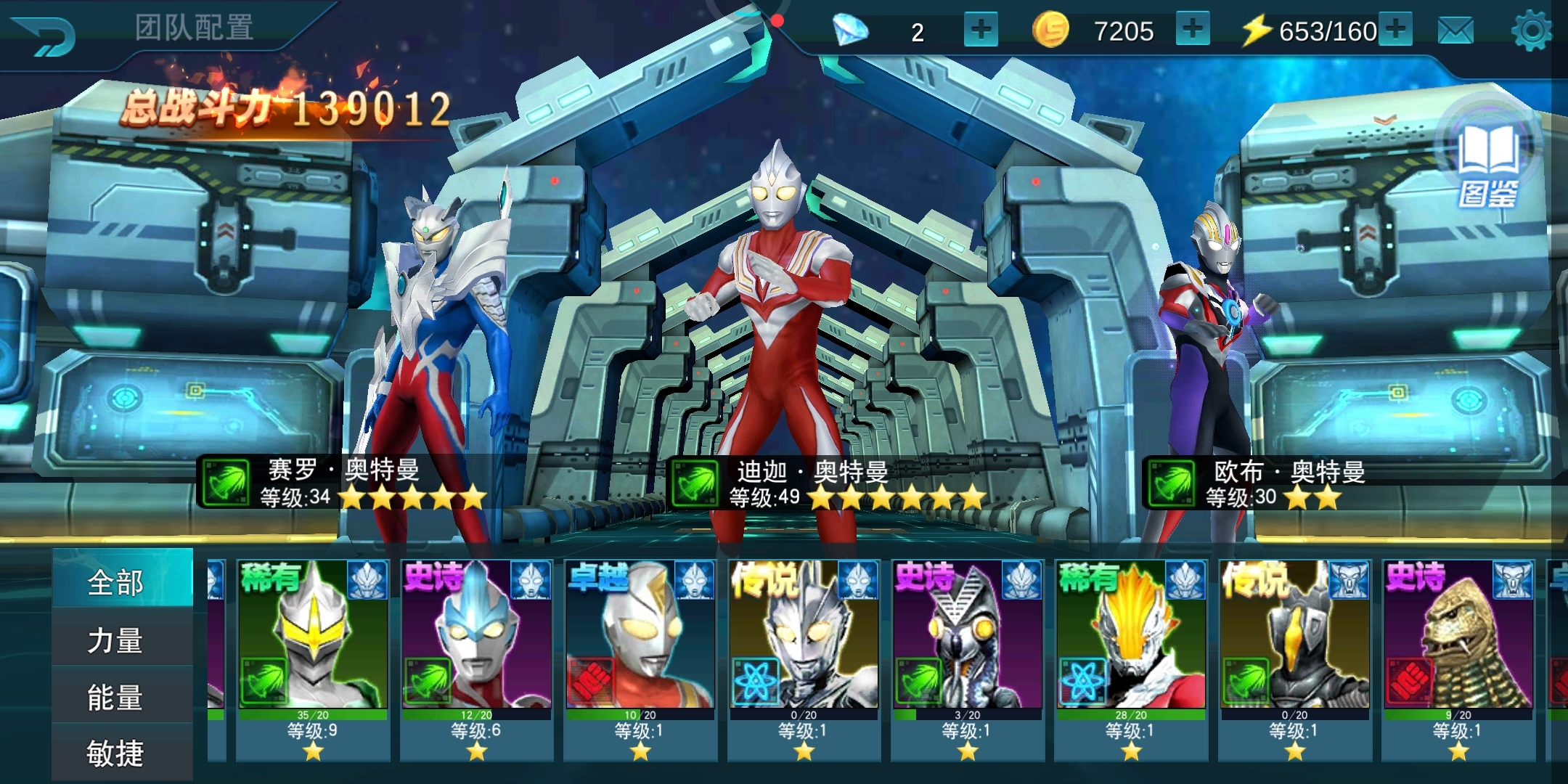Add more diamonds with the plus button

click(x=981, y=30)
